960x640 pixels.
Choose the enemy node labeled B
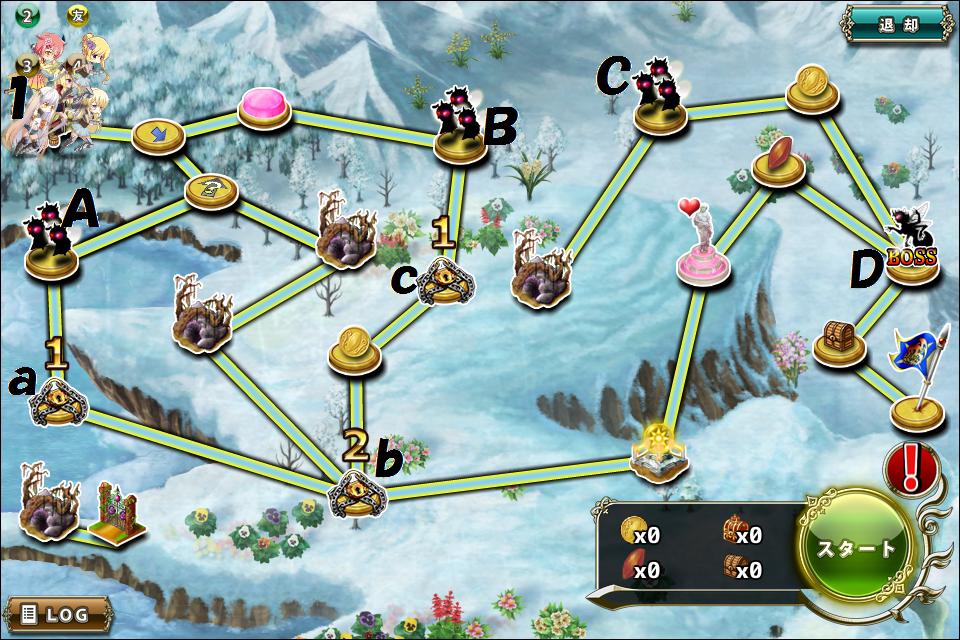tap(460, 127)
